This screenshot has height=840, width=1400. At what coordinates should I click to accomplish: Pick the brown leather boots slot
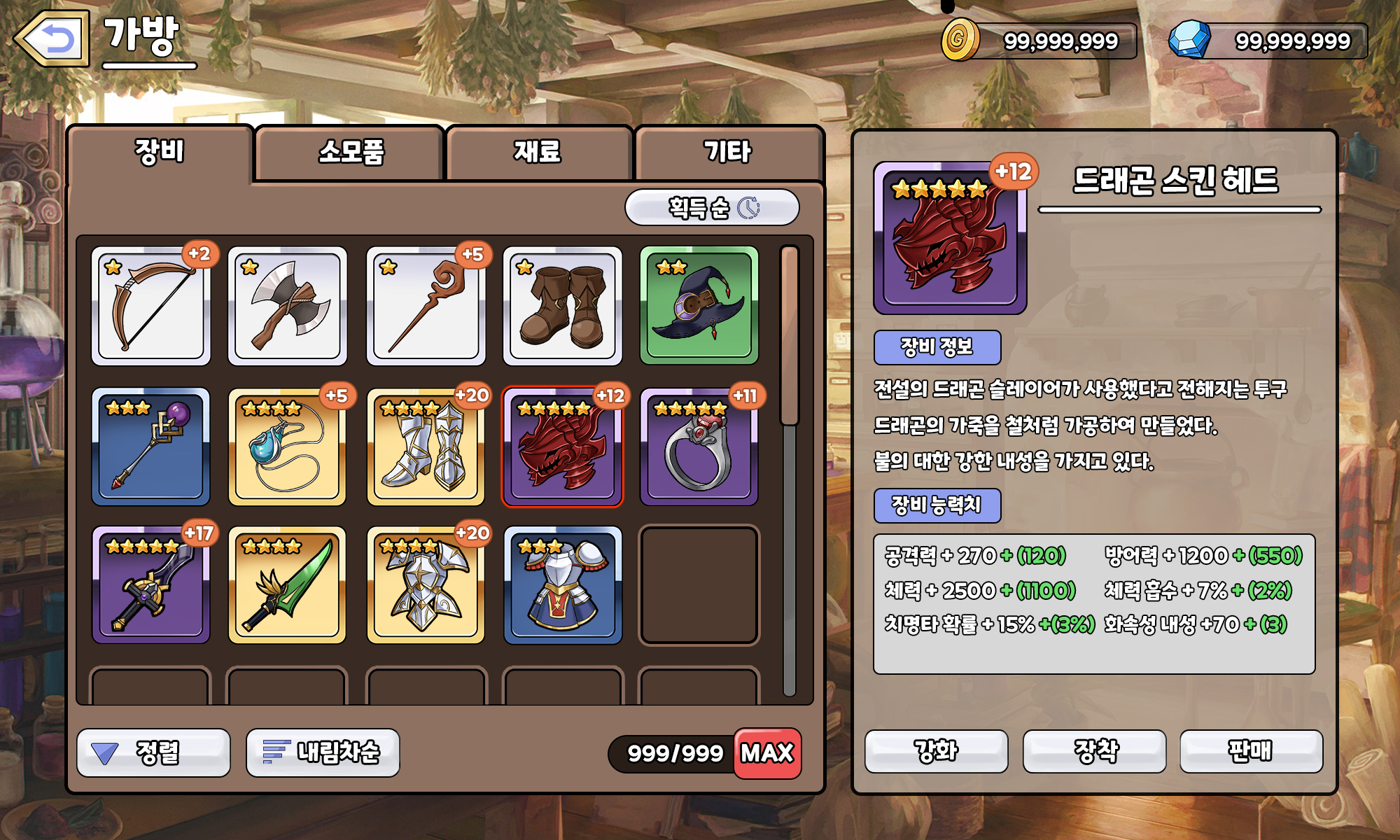pos(563,306)
